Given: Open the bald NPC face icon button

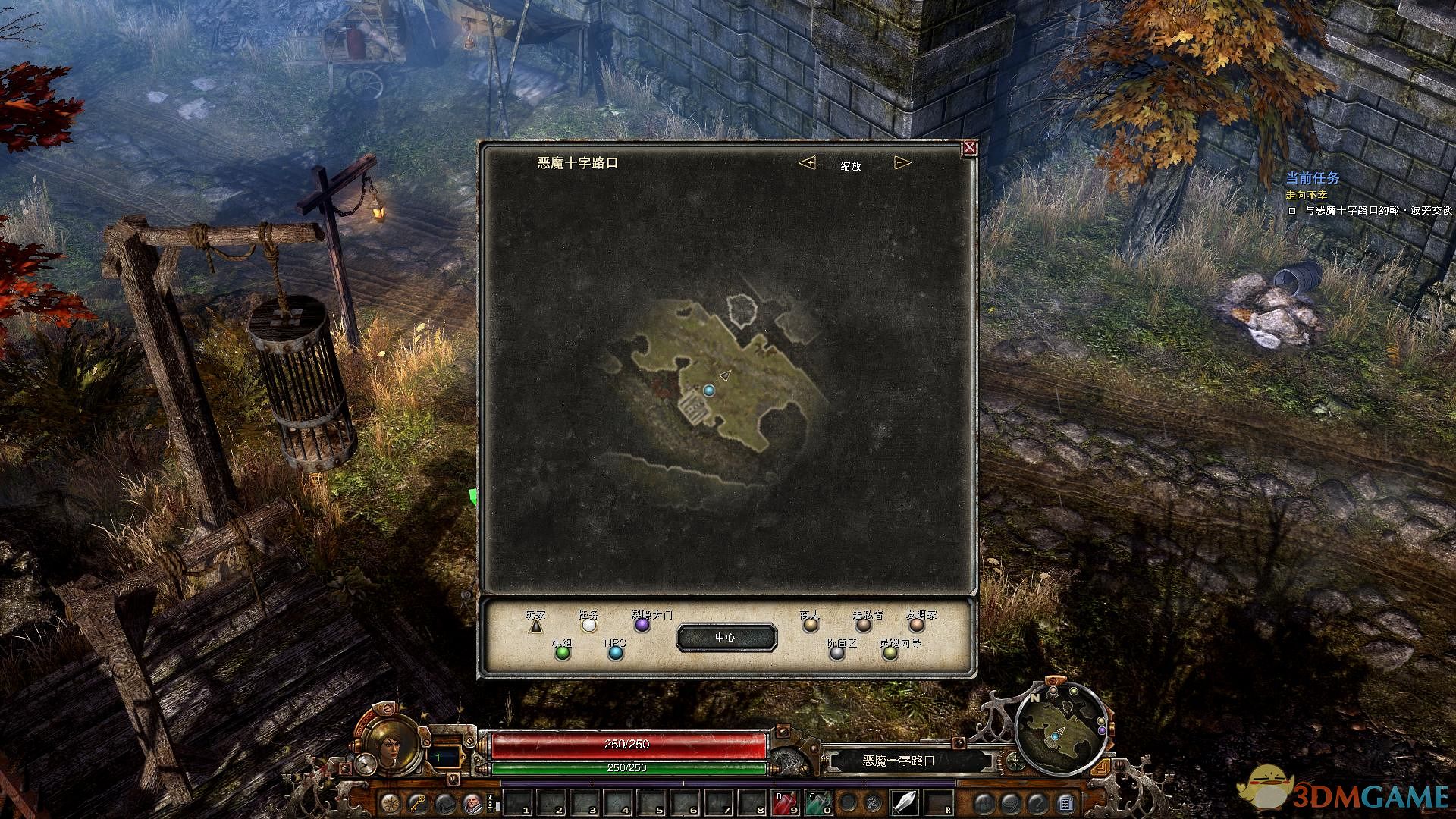Looking at the screenshot, I should click(472, 802).
